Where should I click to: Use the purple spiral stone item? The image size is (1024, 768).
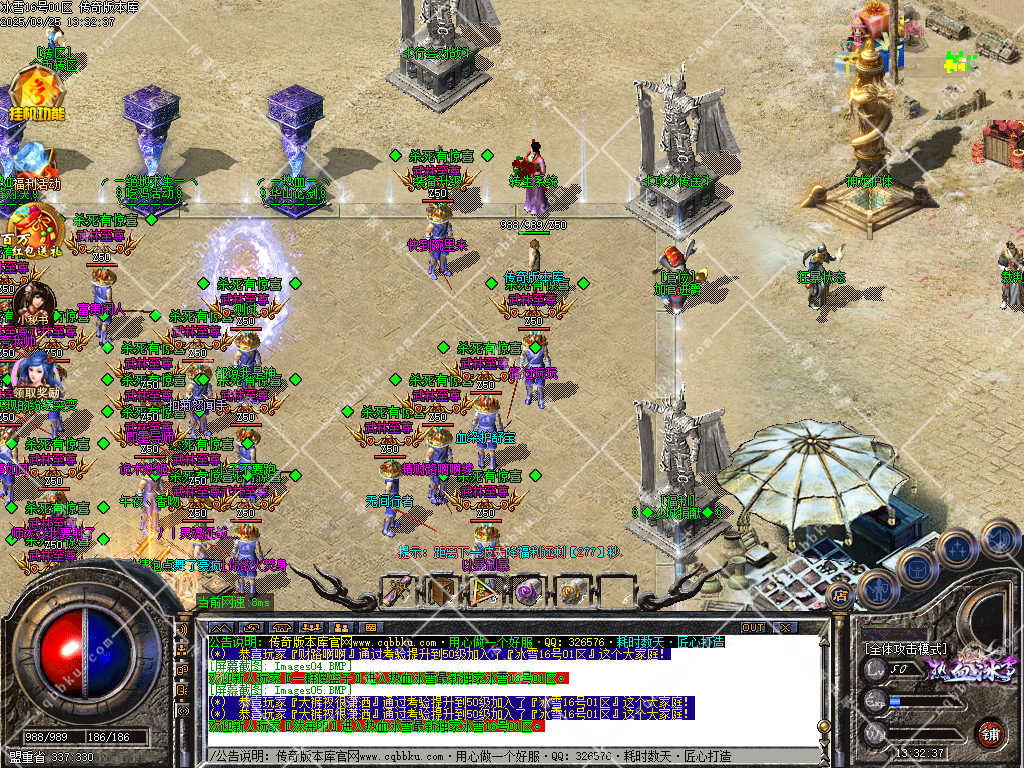(x=529, y=591)
